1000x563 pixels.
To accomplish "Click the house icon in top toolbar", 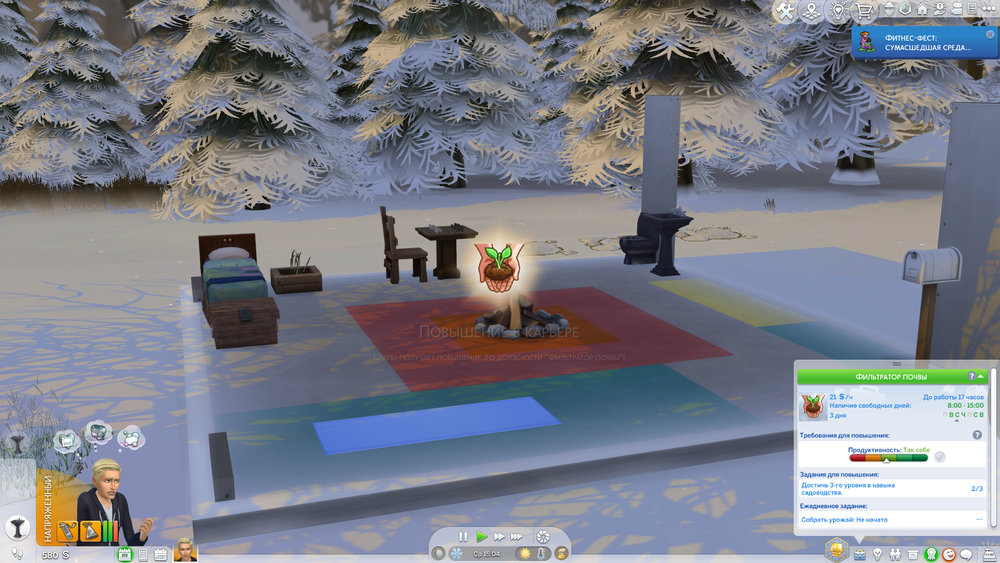I will 922,10.
